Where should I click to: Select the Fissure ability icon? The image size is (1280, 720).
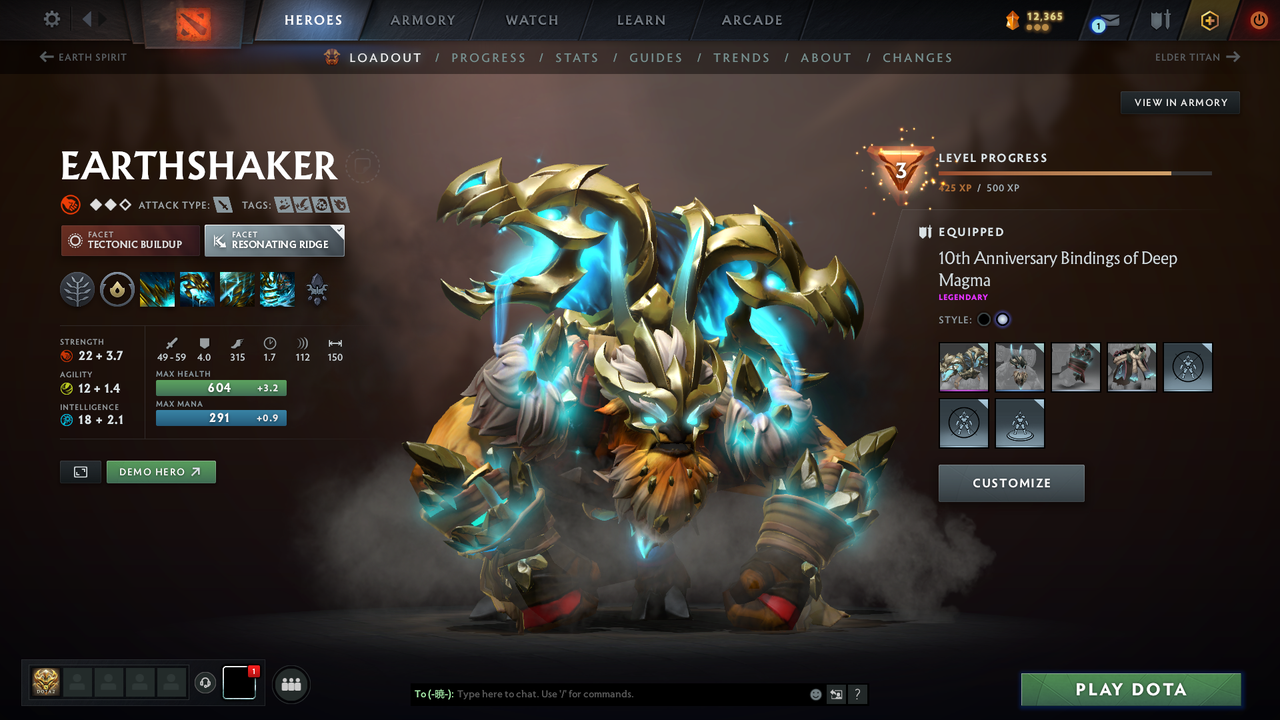click(x=158, y=290)
